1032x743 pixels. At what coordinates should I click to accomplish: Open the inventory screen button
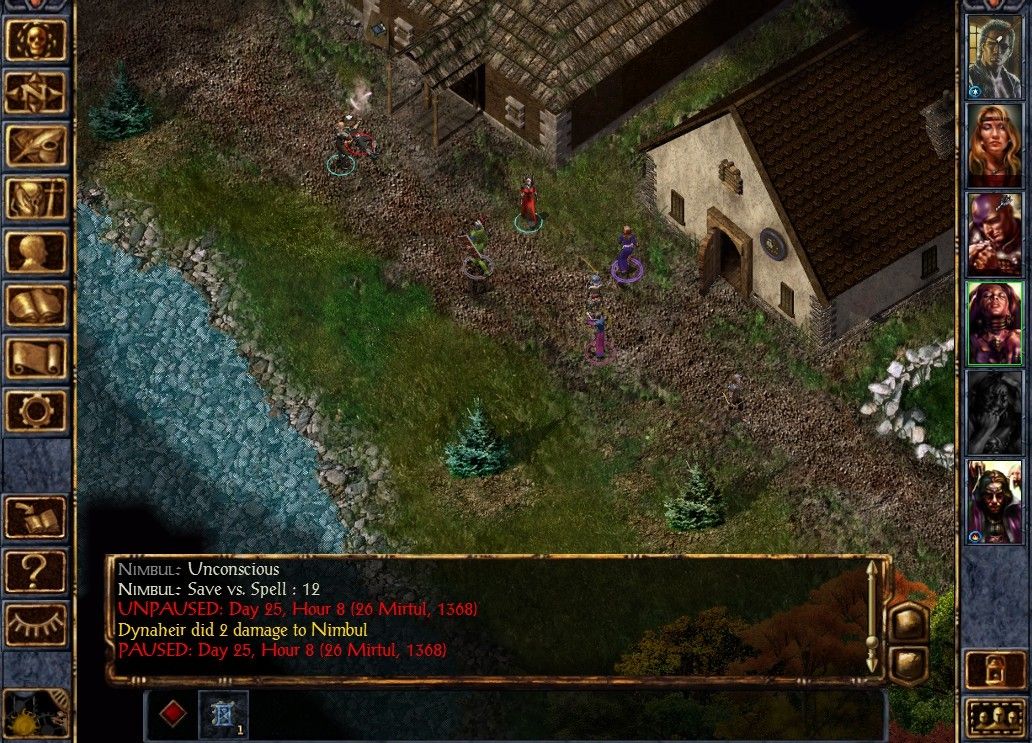pyautogui.click(x=36, y=199)
